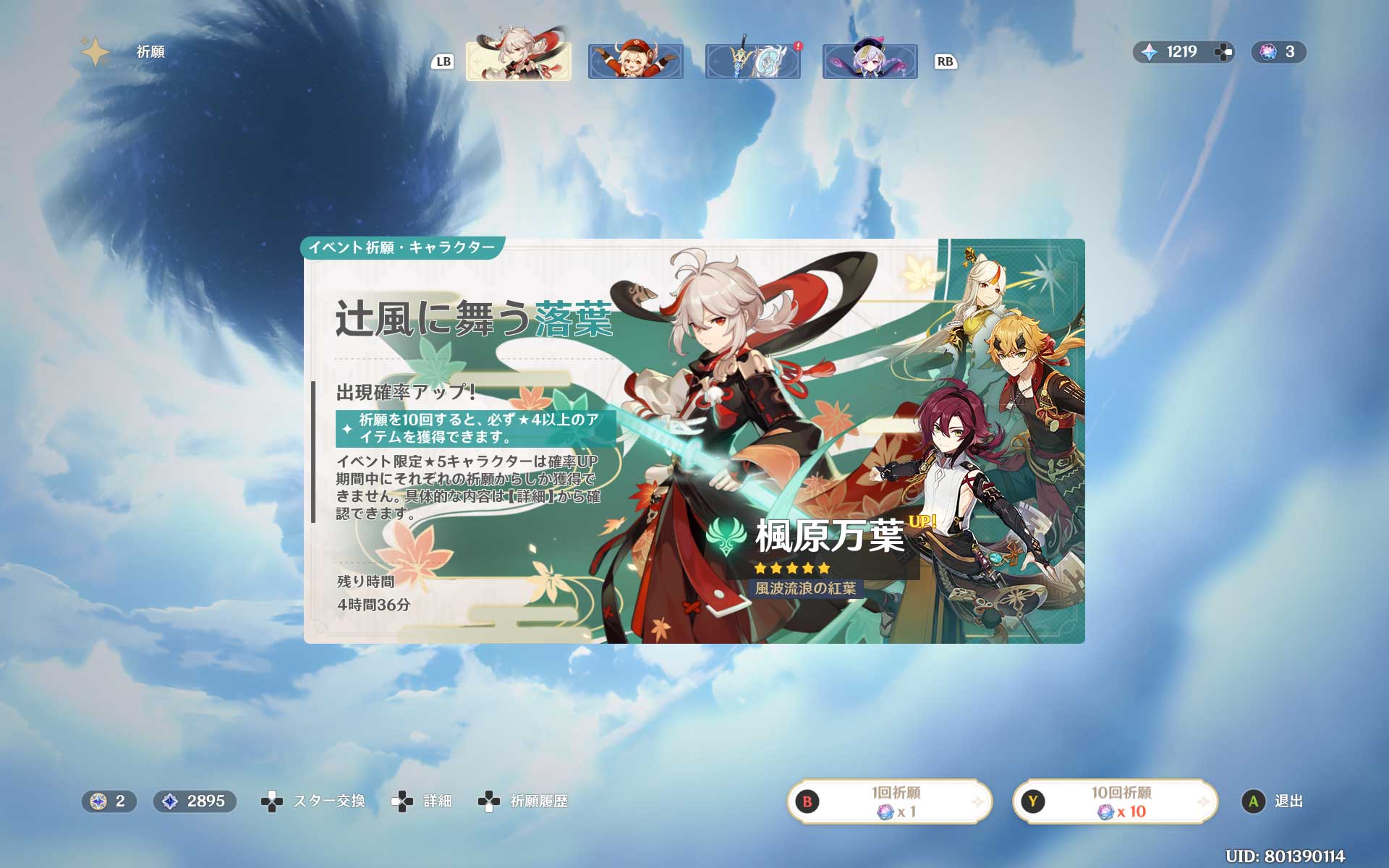
Task: Click the Intertwined Fate counter showing 3
Action: [1278, 52]
